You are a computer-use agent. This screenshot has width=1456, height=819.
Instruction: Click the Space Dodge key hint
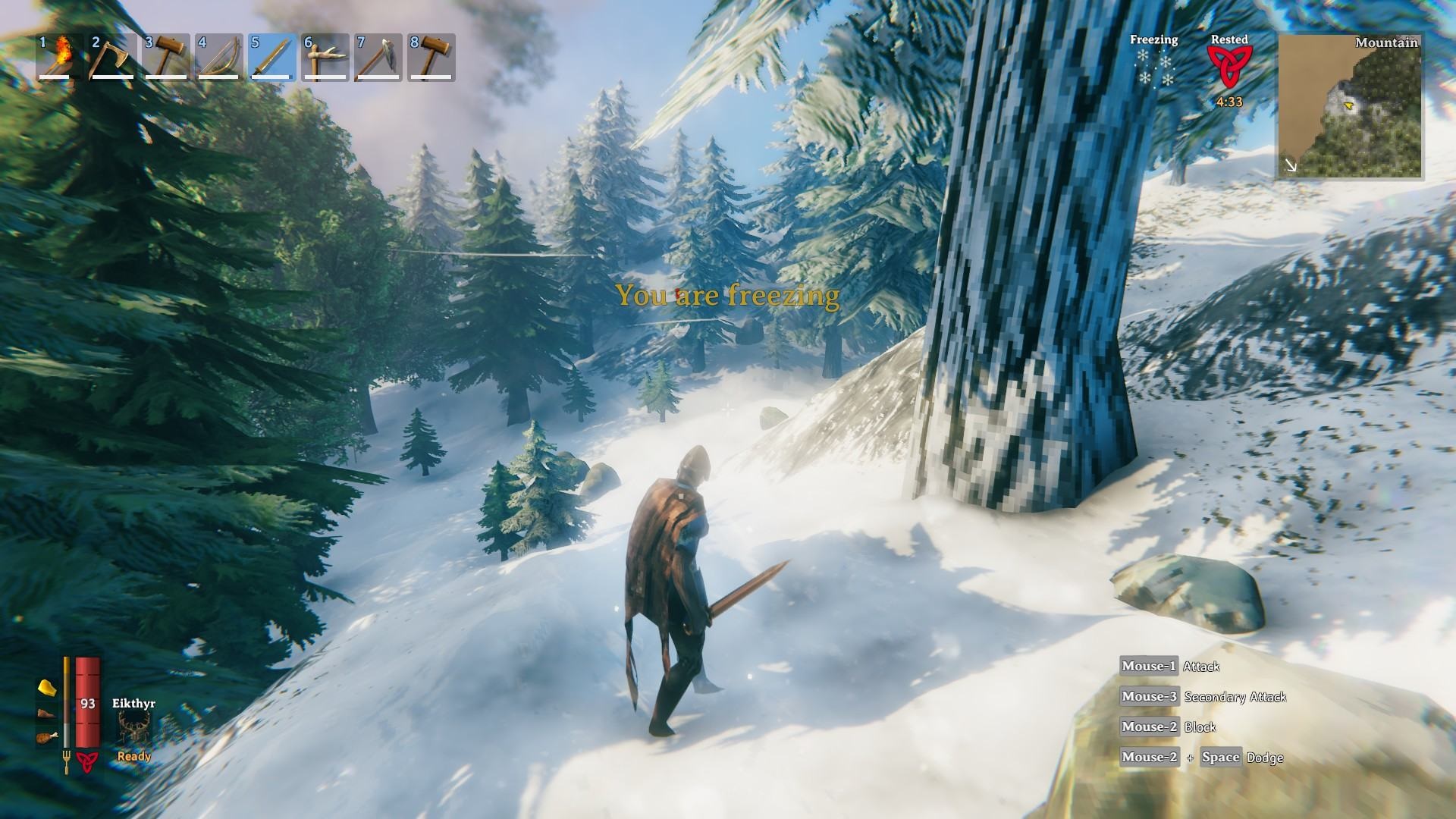pyautogui.click(x=1221, y=757)
